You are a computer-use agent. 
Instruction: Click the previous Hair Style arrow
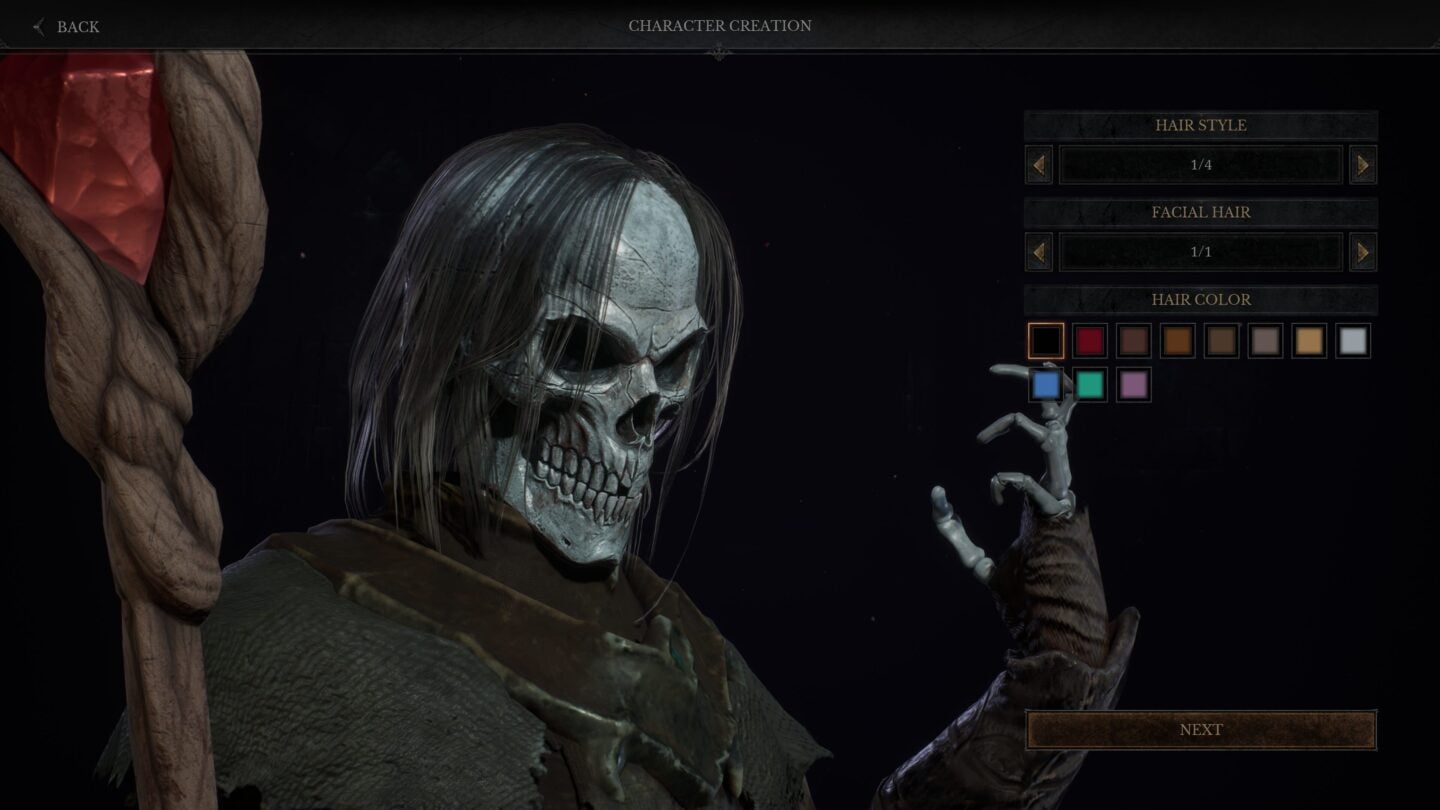tap(1037, 164)
